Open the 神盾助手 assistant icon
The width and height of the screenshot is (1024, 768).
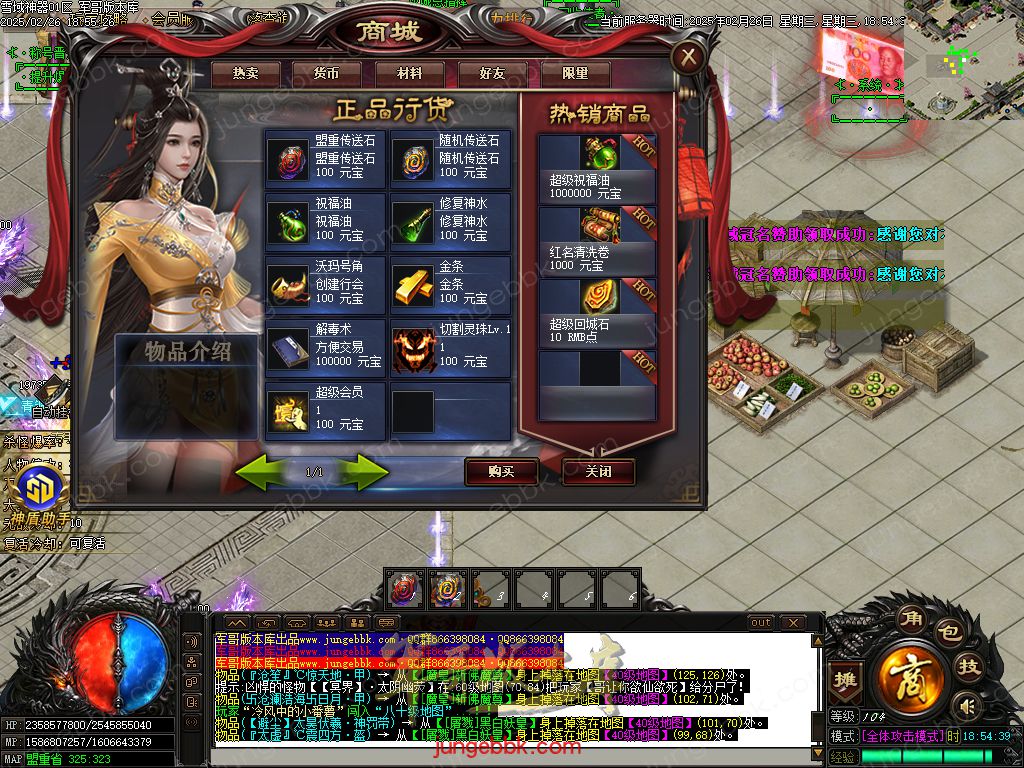pos(40,495)
